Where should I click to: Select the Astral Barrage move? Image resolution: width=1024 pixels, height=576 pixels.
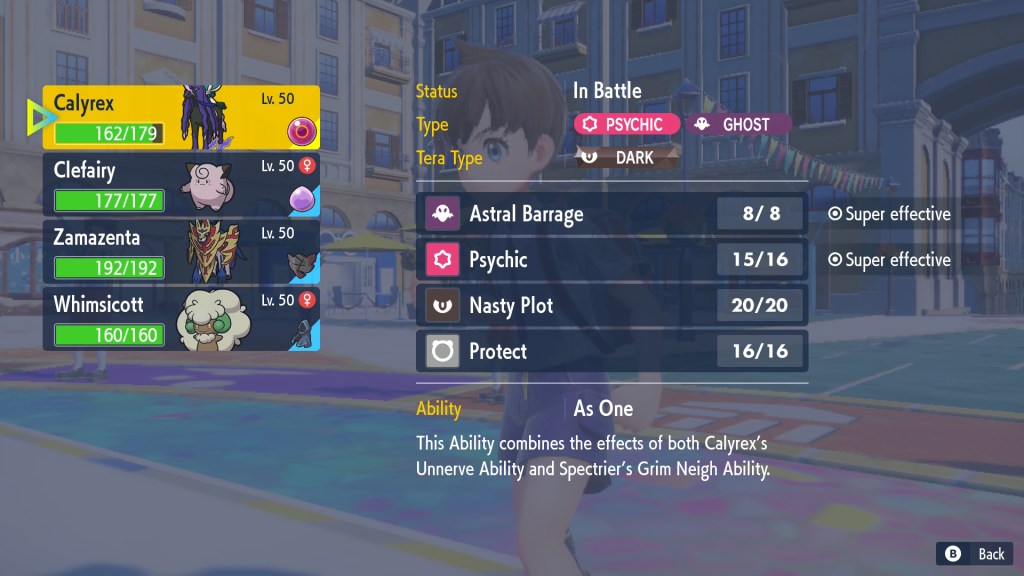pos(611,213)
